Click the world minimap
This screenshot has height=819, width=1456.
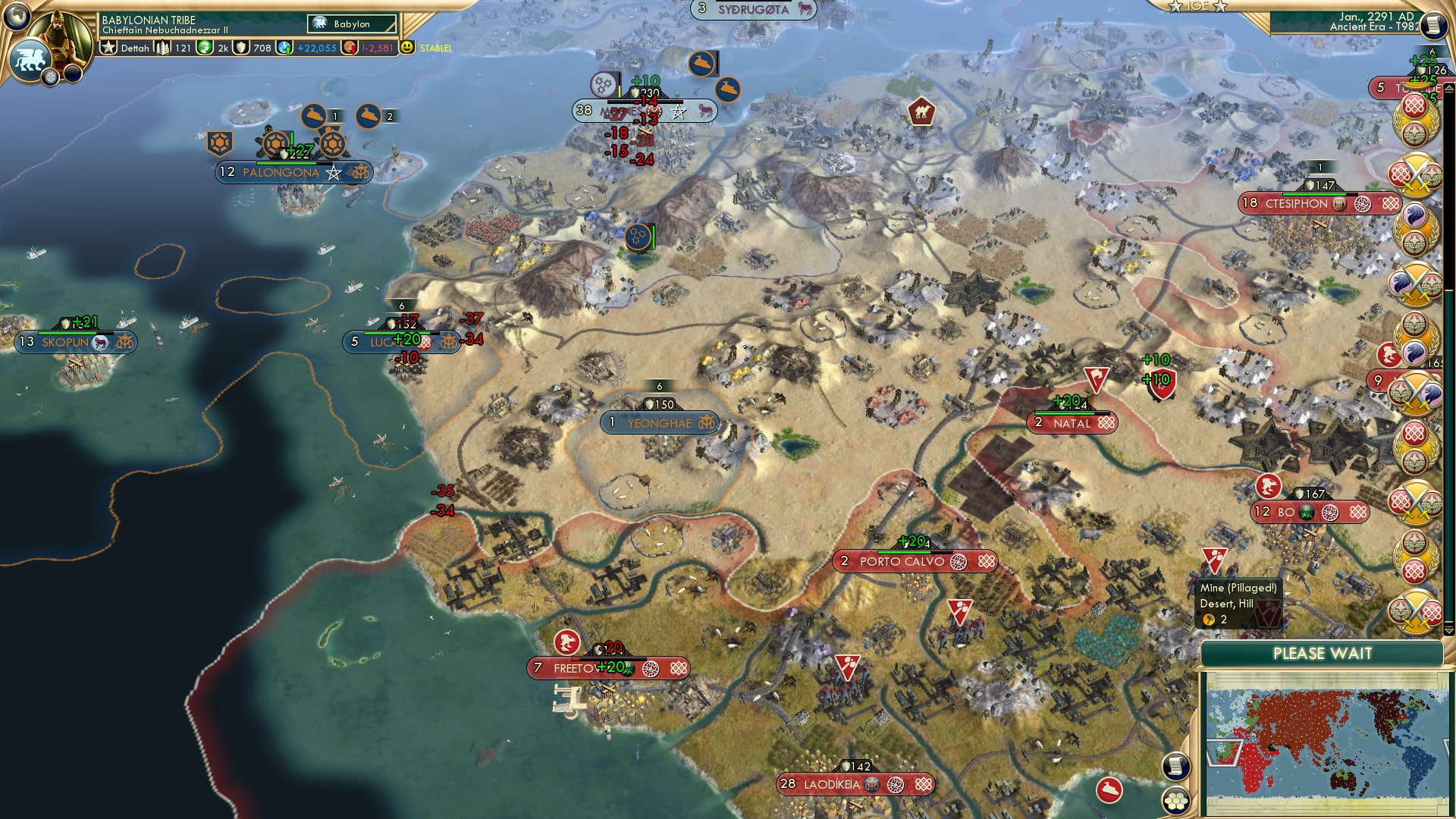point(1323,743)
